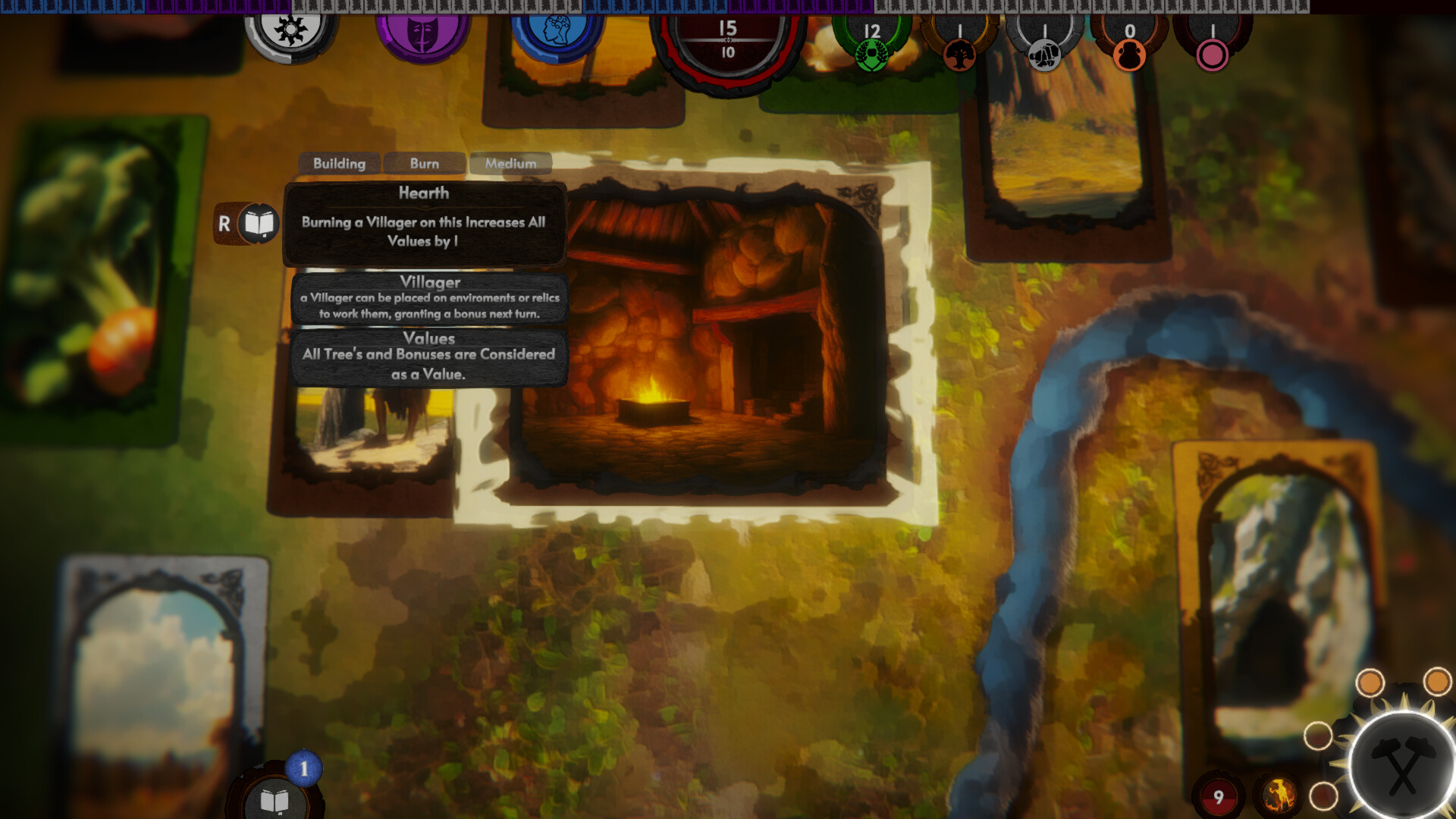Click the purple mask resource icon
The height and width of the screenshot is (819, 1456).
coord(422,34)
